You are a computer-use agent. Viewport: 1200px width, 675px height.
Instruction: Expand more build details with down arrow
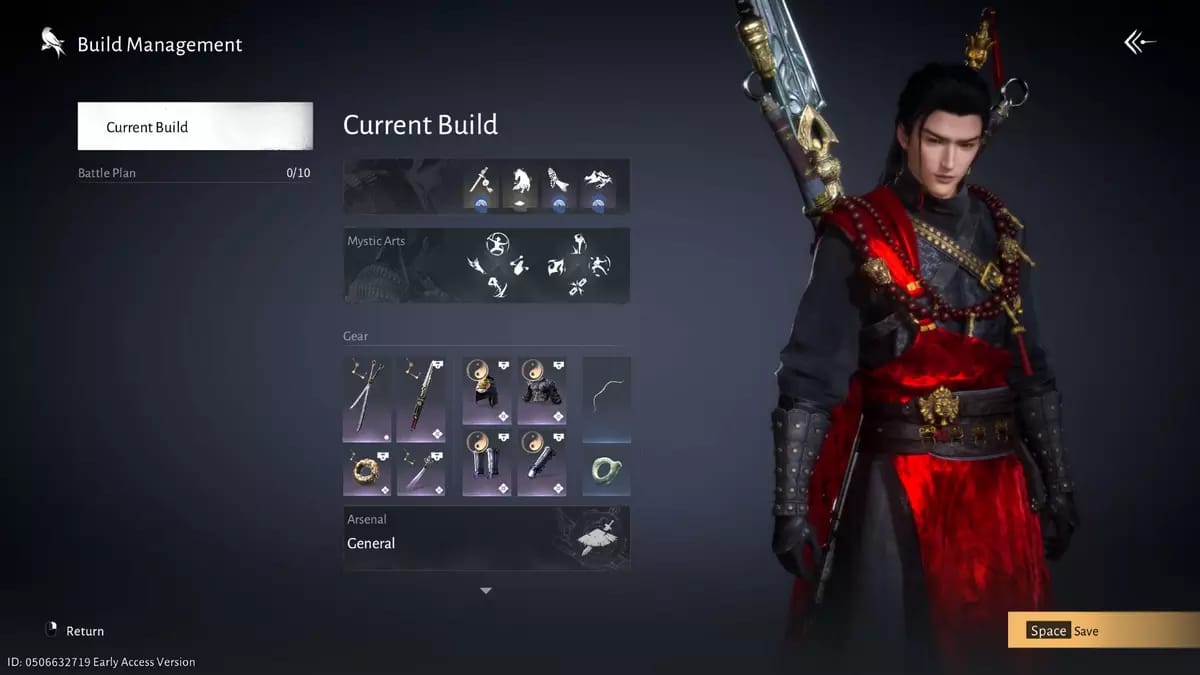tap(486, 591)
